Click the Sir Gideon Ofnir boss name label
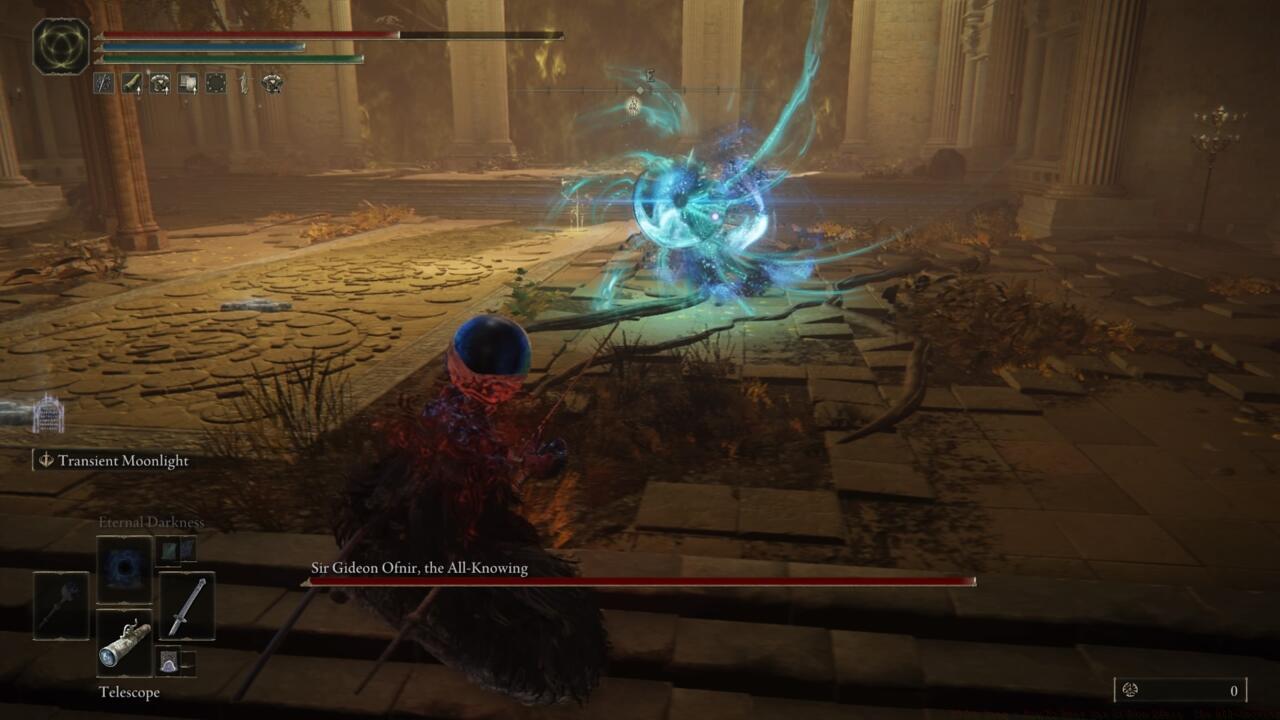The width and height of the screenshot is (1280, 720). point(418,567)
